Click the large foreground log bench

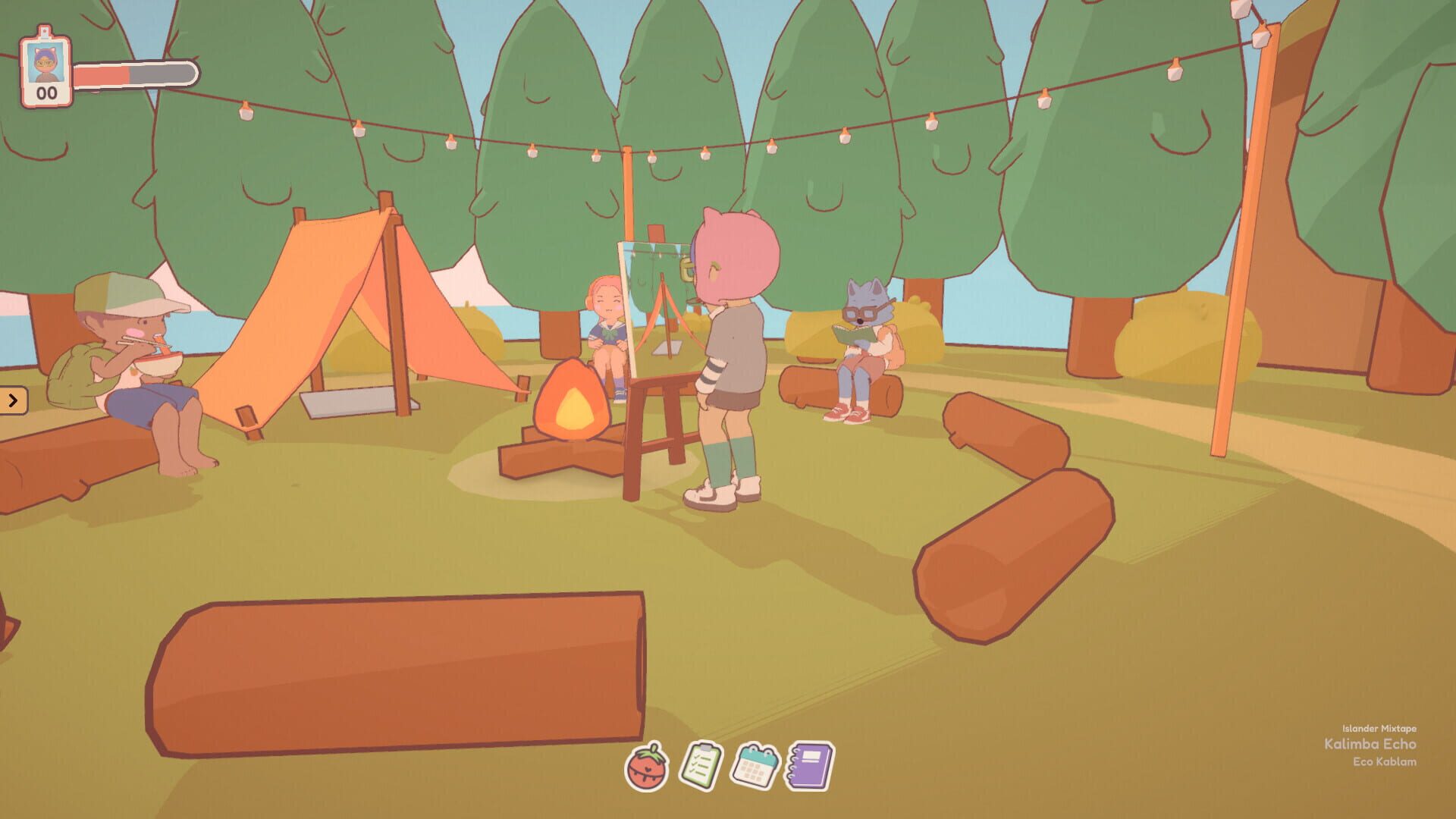[x=394, y=667]
